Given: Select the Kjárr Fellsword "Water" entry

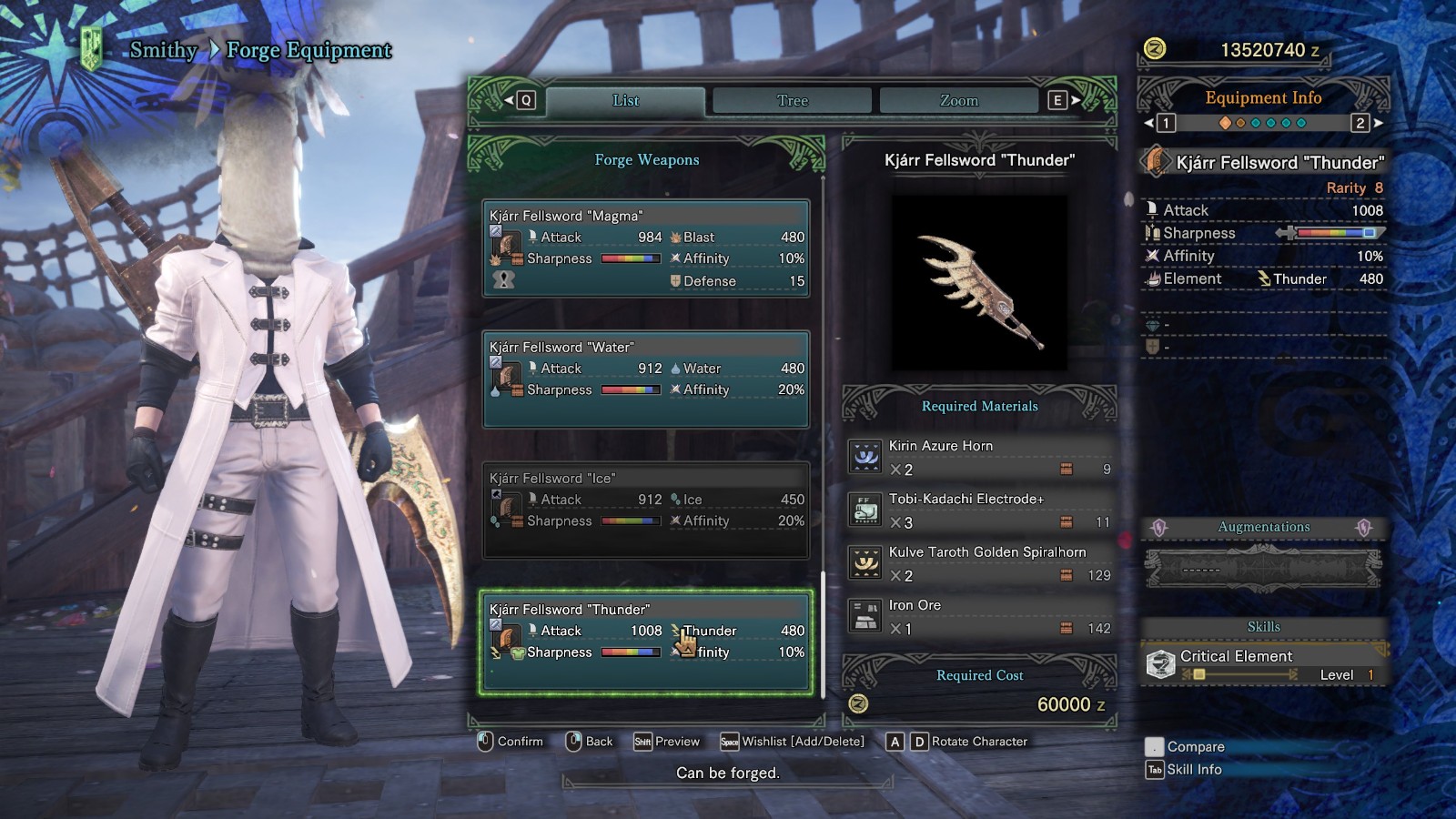Looking at the screenshot, I should (x=646, y=379).
